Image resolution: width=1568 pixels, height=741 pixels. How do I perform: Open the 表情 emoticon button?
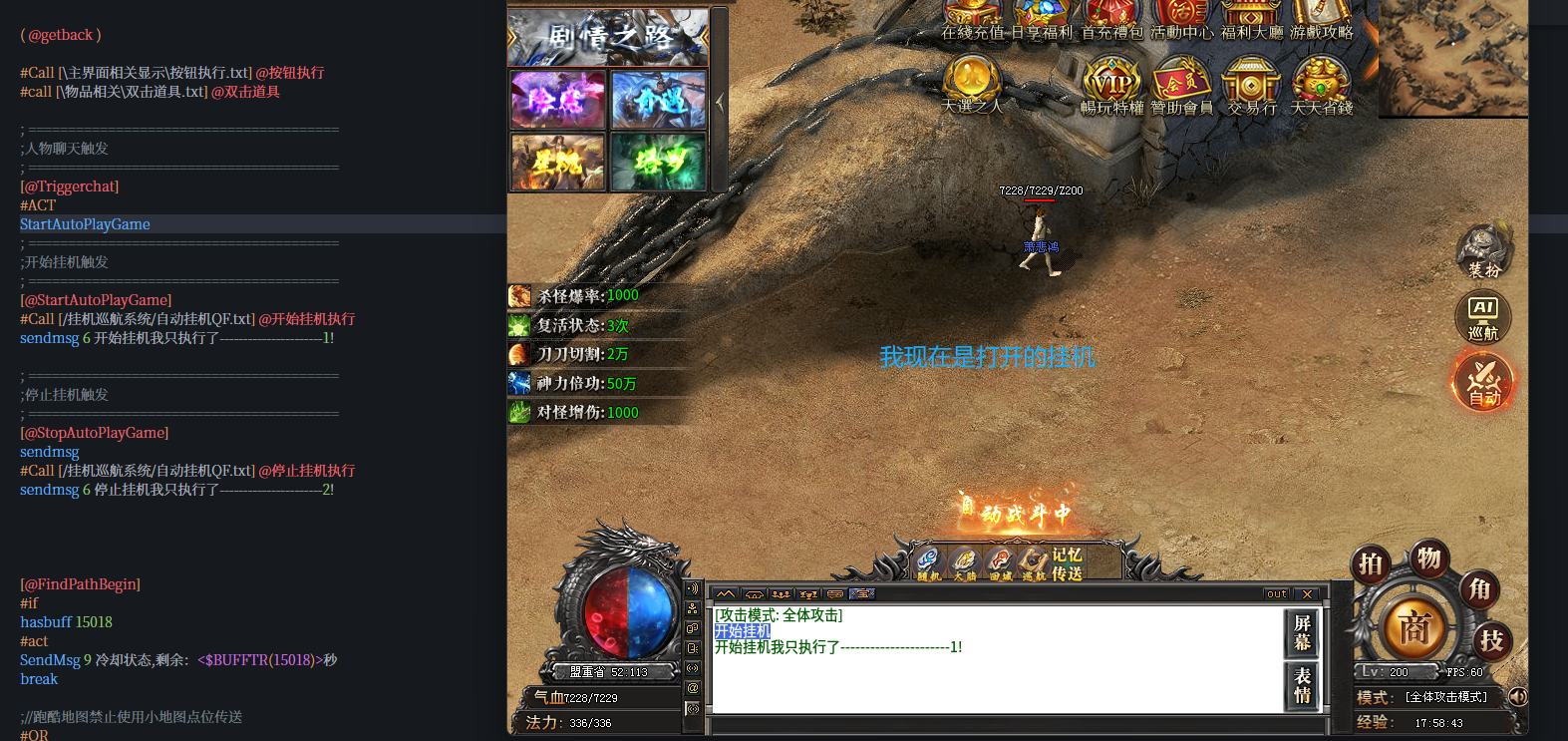click(1302, 685)
